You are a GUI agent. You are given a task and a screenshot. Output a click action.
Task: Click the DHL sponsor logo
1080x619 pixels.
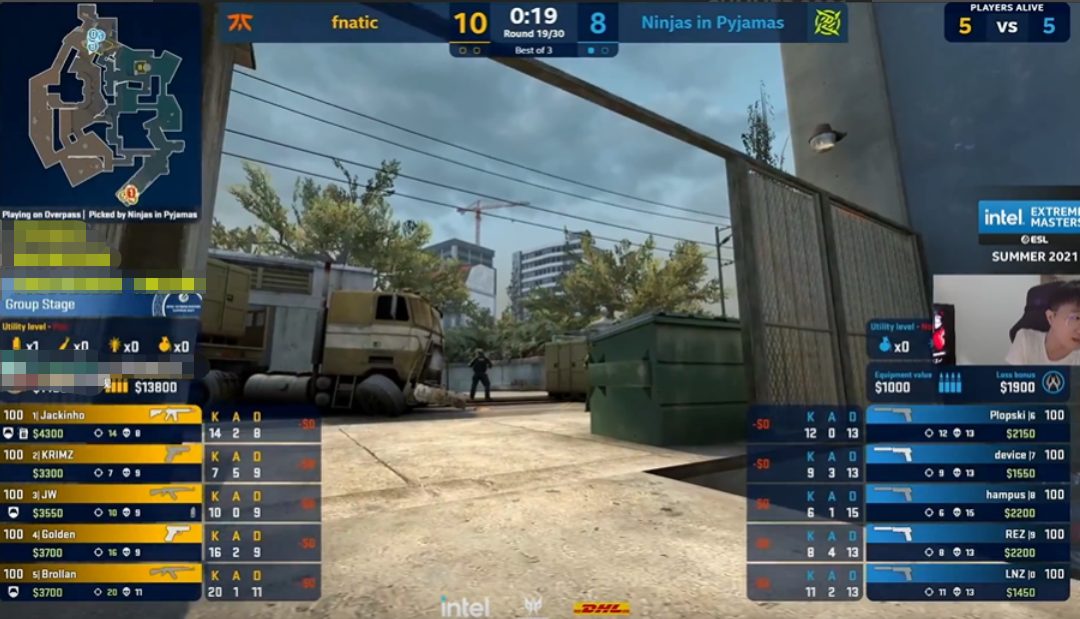click(601, 608)
